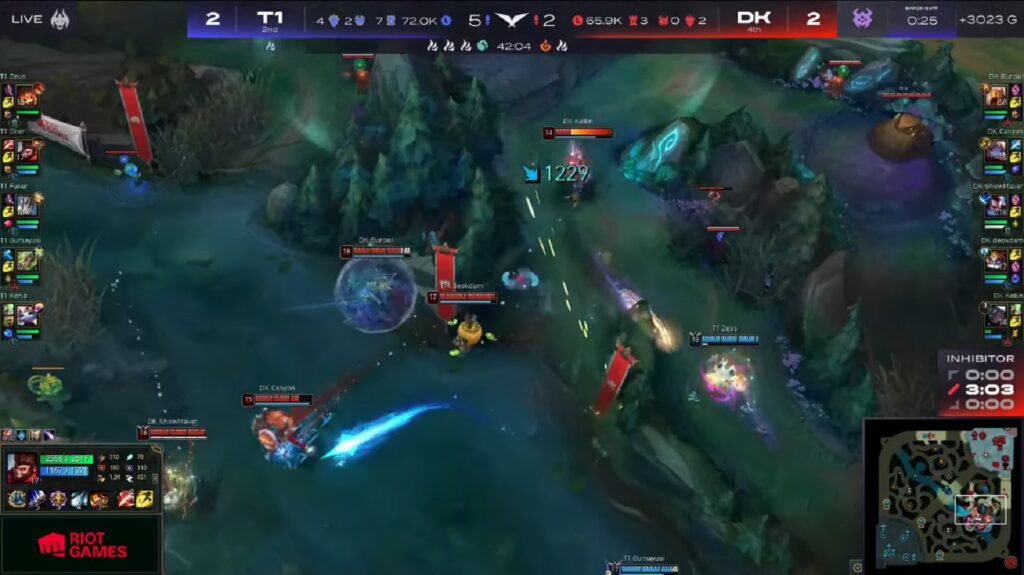The height and width of the screenshot is (575, 1024).
Task: Select T1 Zeus's champion portrait
Action: (27, 97)
